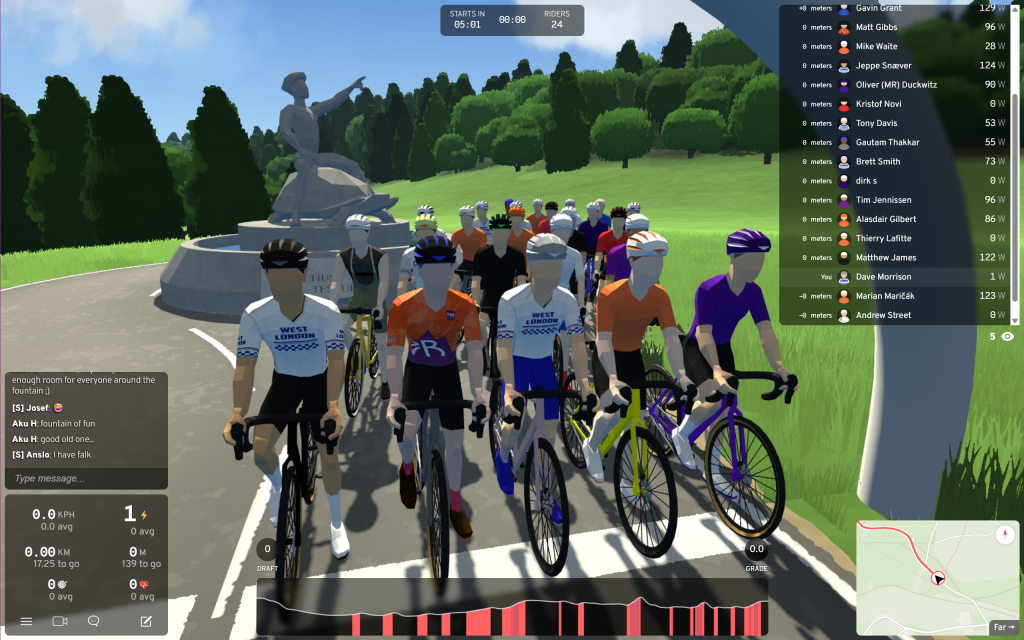Toggle the spectators eye icon

pos(1007,337)
